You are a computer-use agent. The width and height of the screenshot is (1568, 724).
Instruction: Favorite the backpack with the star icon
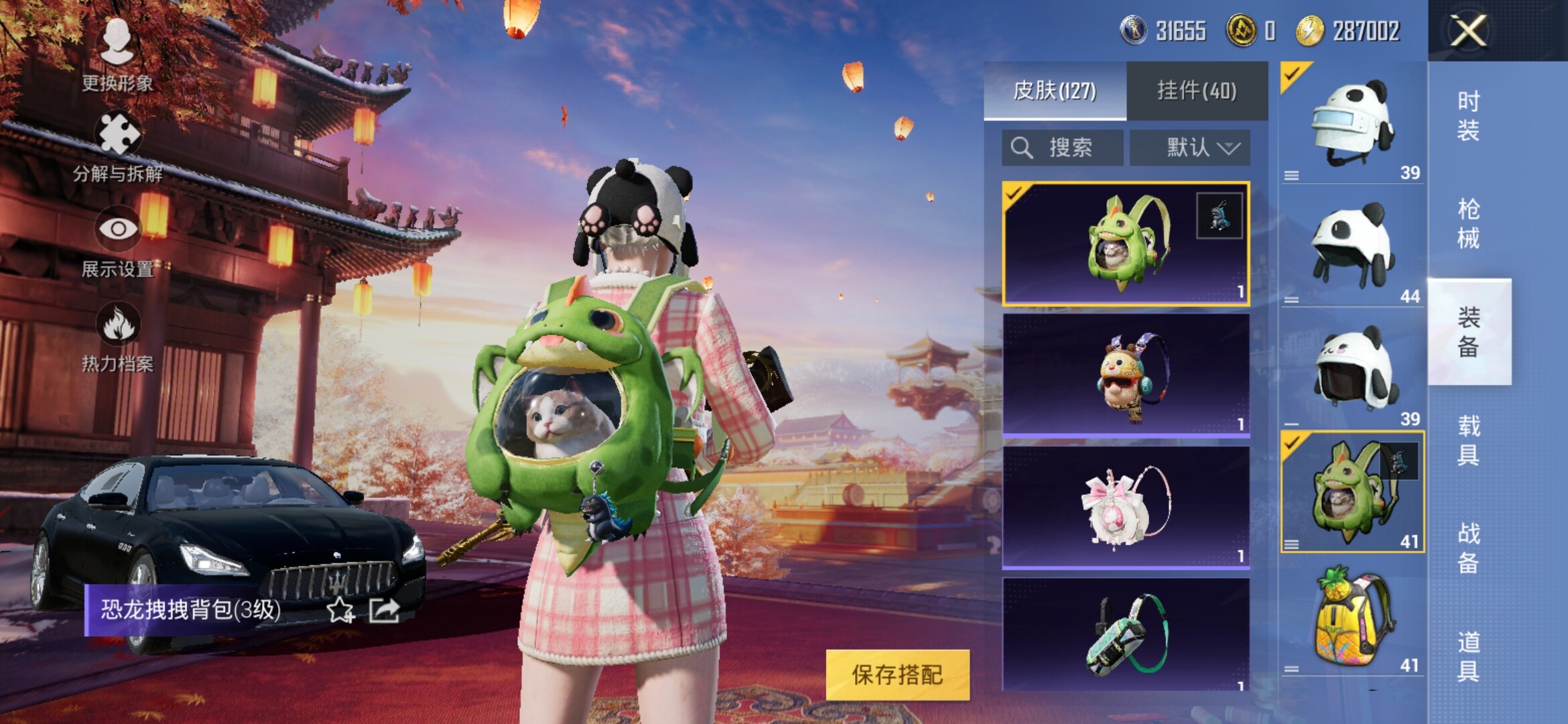[x=340, y=610]
